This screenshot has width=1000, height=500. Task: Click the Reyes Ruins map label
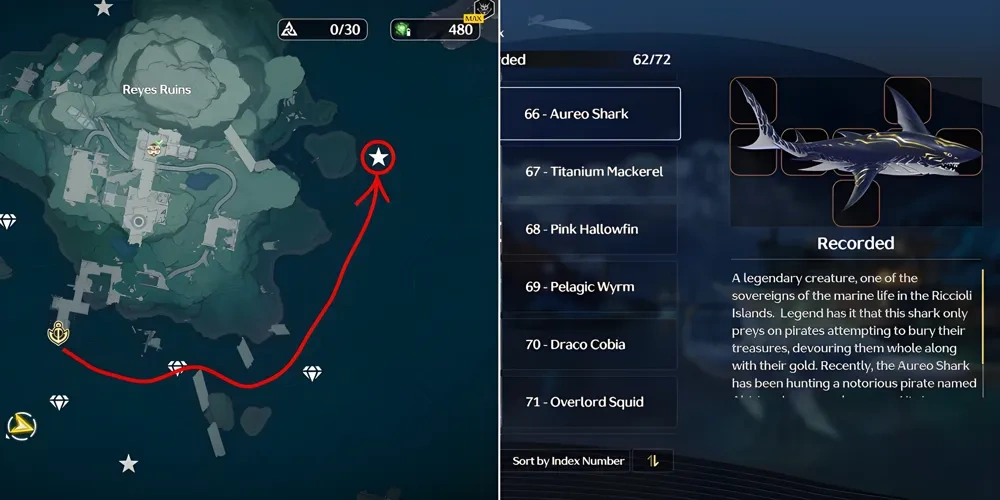click(156, 90)
